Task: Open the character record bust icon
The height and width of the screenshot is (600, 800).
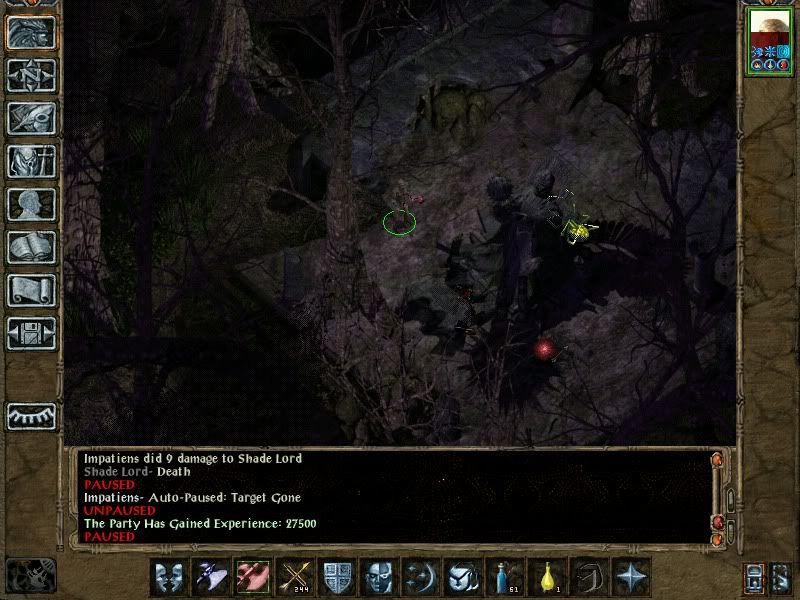Action: click(30, 204)
